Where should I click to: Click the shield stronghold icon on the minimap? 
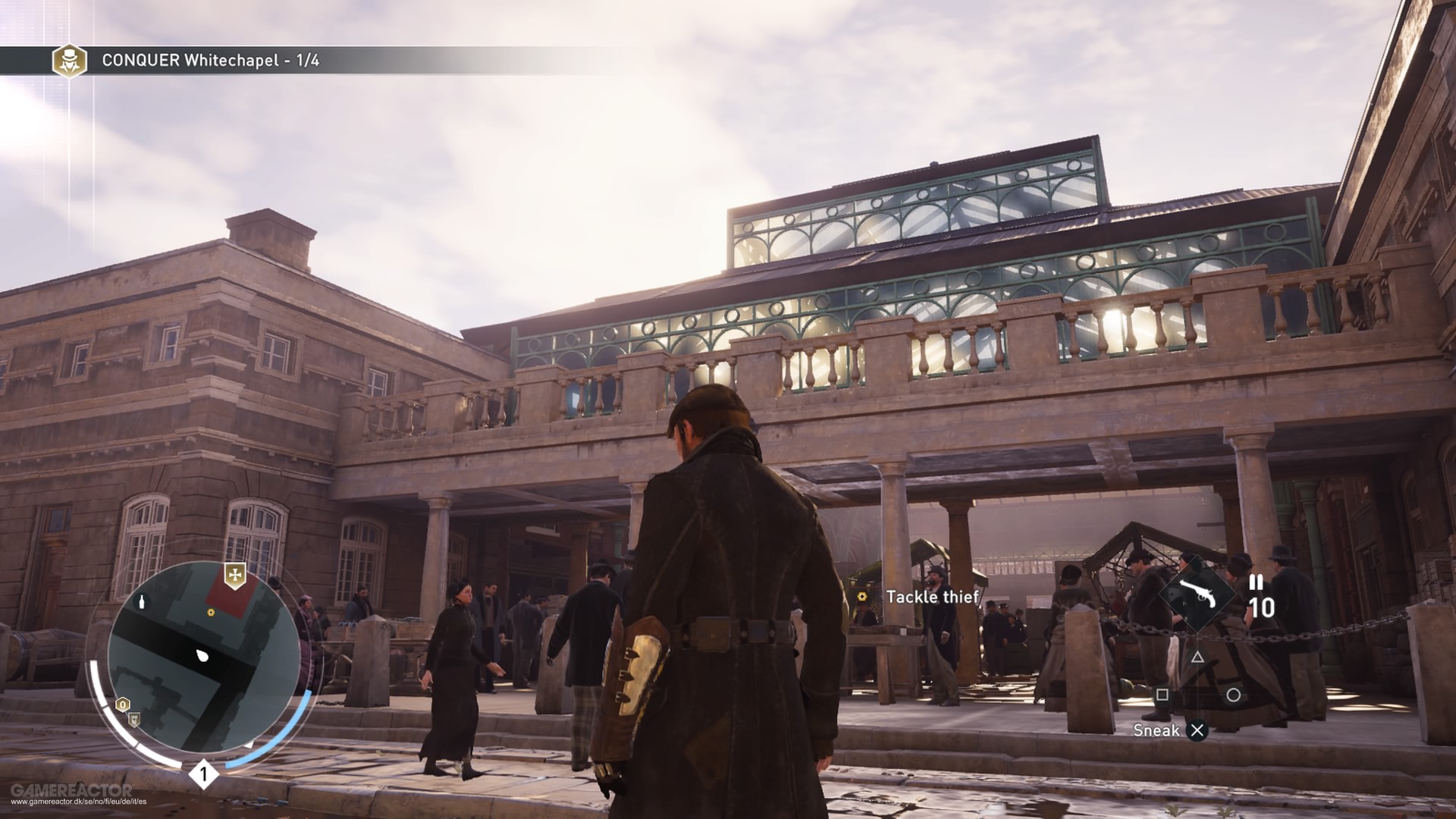click(x=133, y=719)
